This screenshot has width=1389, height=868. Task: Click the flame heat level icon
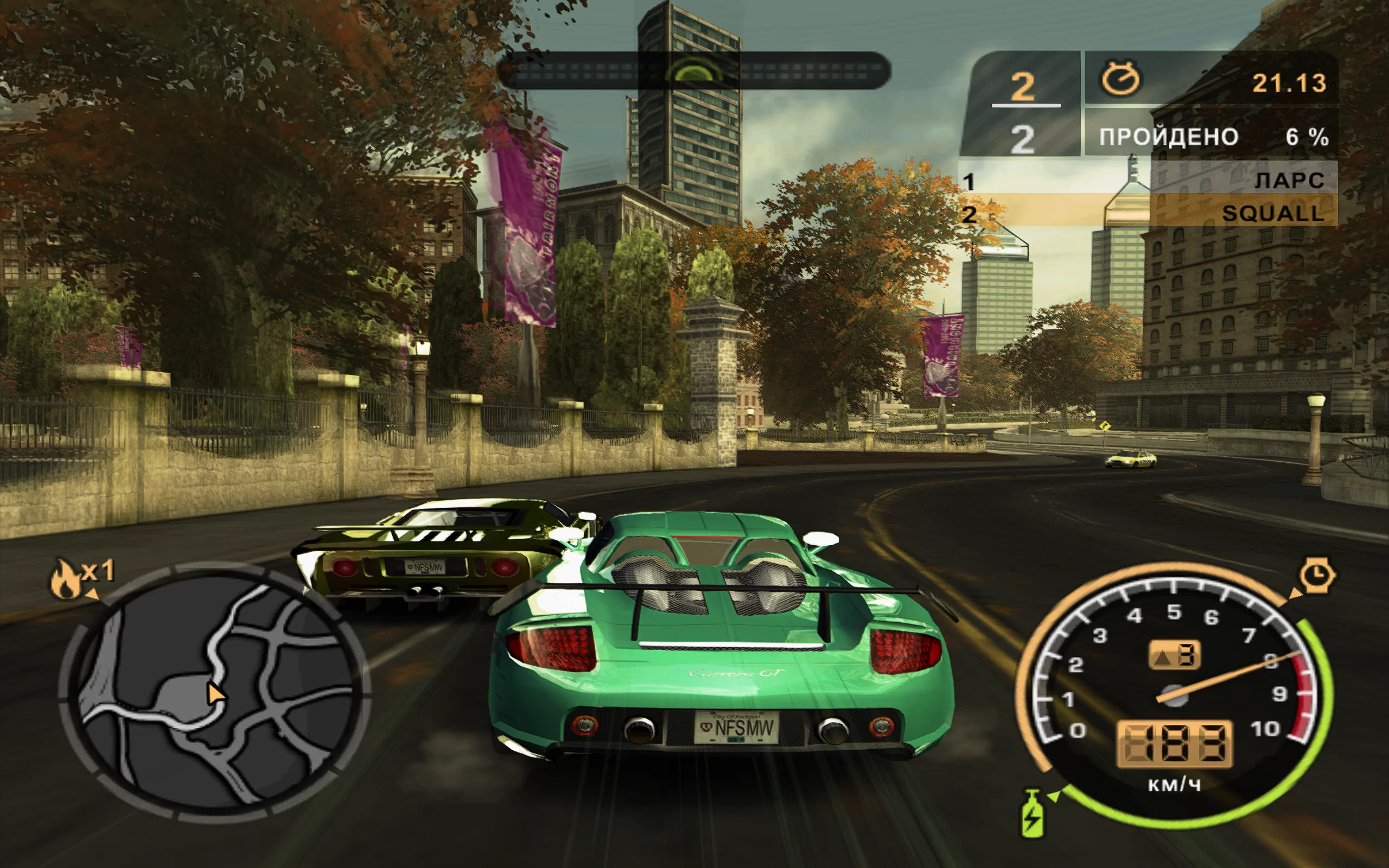(66, 580)
